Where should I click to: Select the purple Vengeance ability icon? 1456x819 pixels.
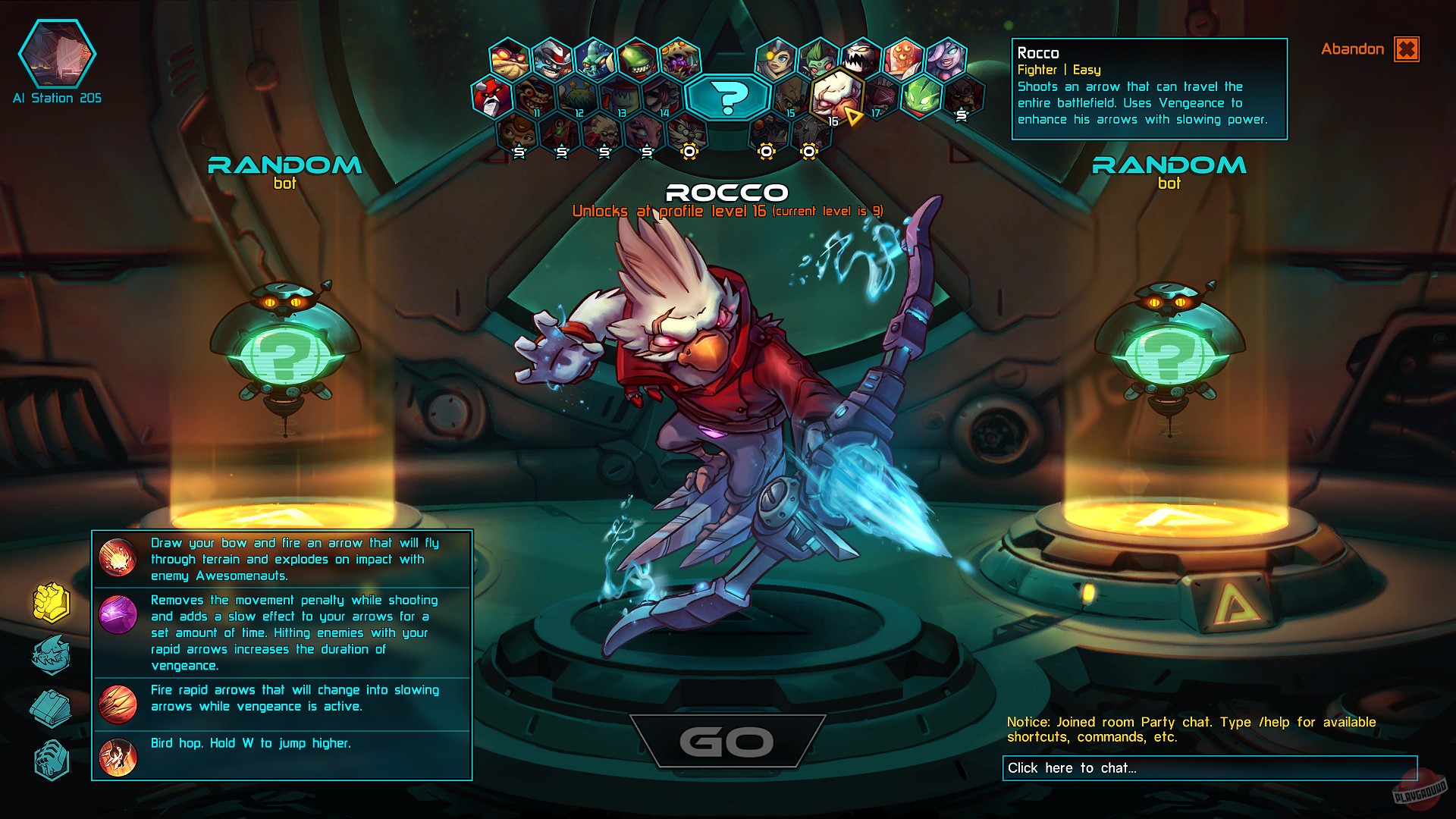pos(118,613)
